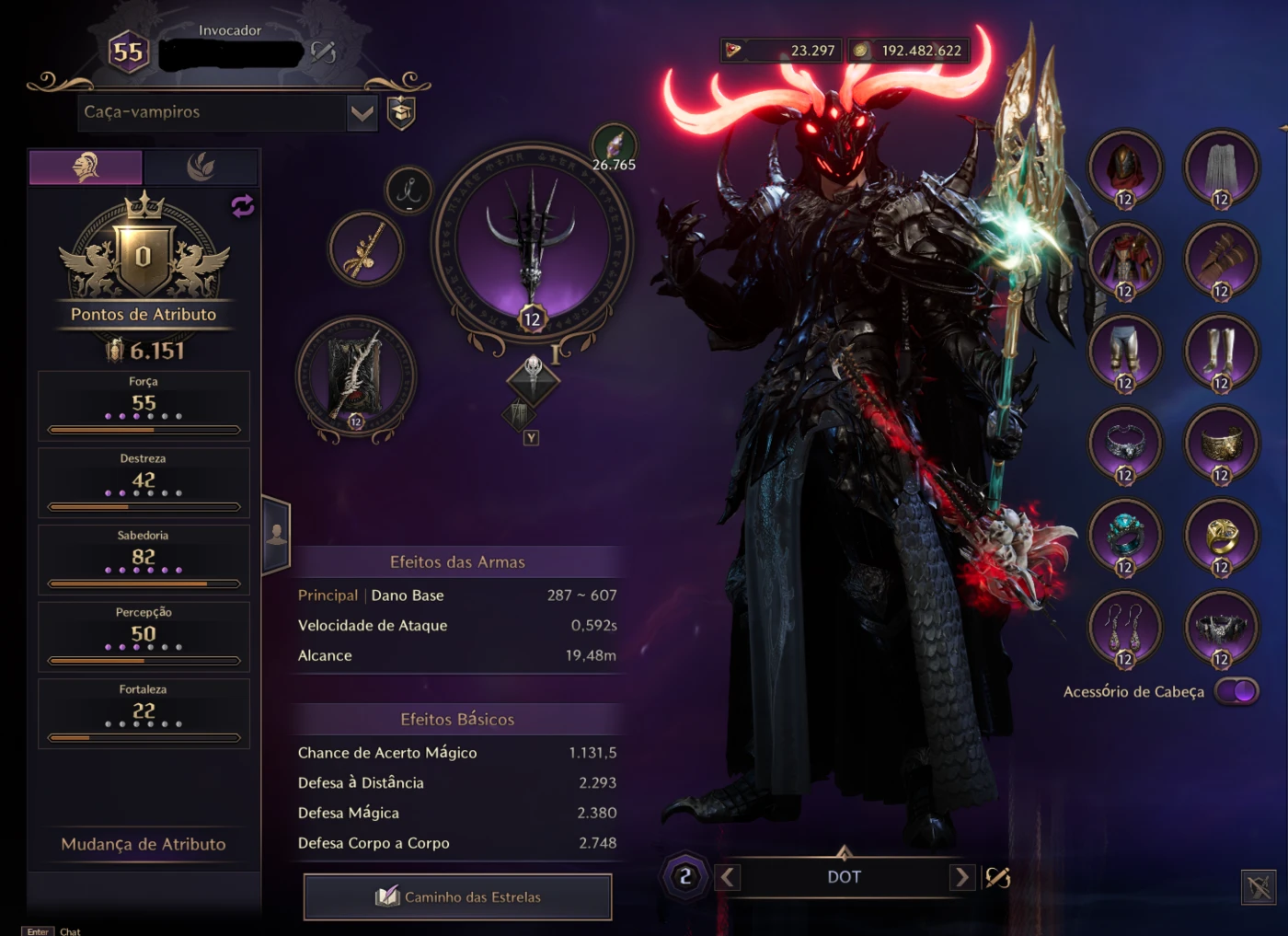The width and height of the screenshot is (1288, 936).
Task: Open the chat box
Action: tap(70, 930)
